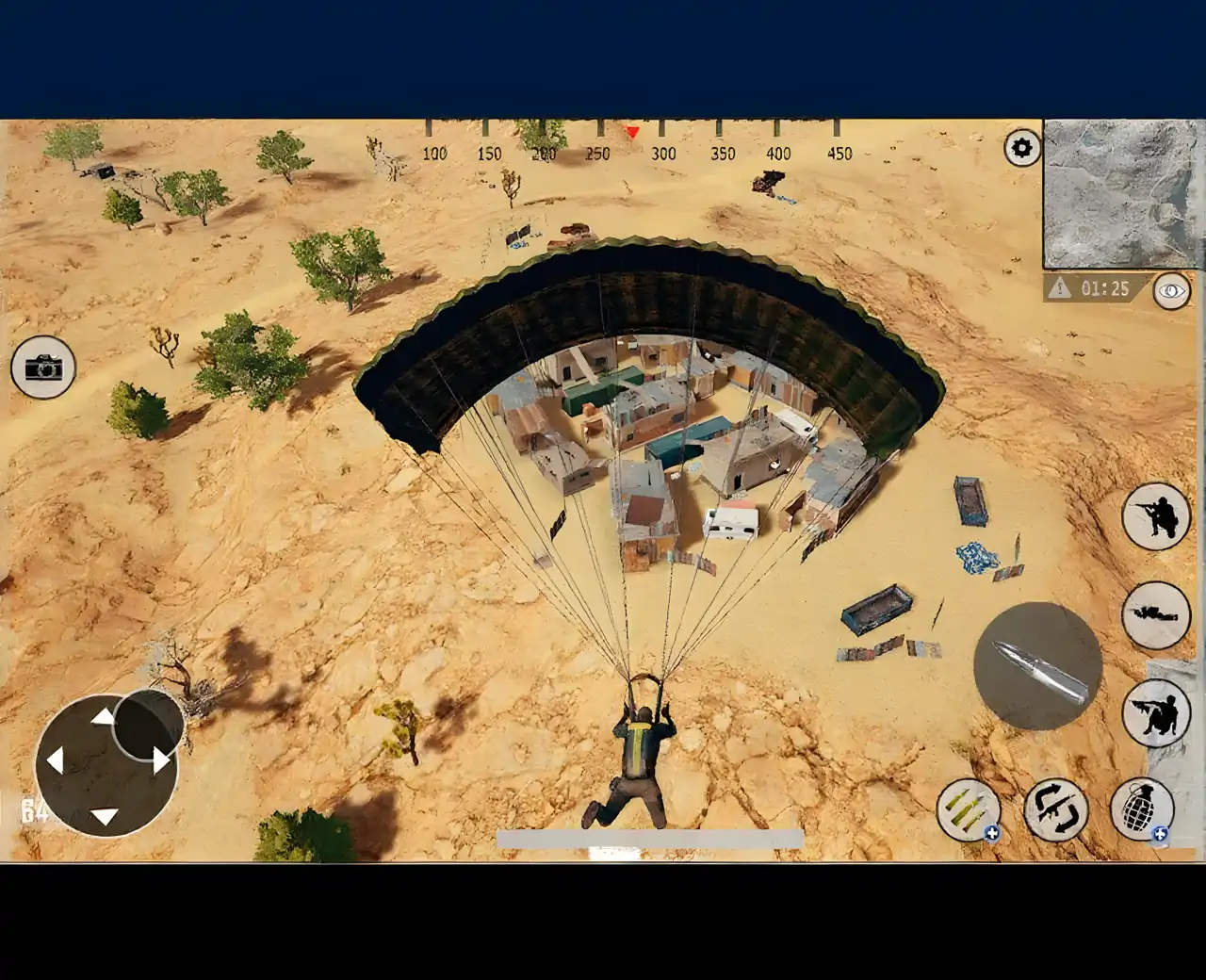Fire using the bullet button
The width and height of the screenshot is (1206, 980).
point(1037,665)
